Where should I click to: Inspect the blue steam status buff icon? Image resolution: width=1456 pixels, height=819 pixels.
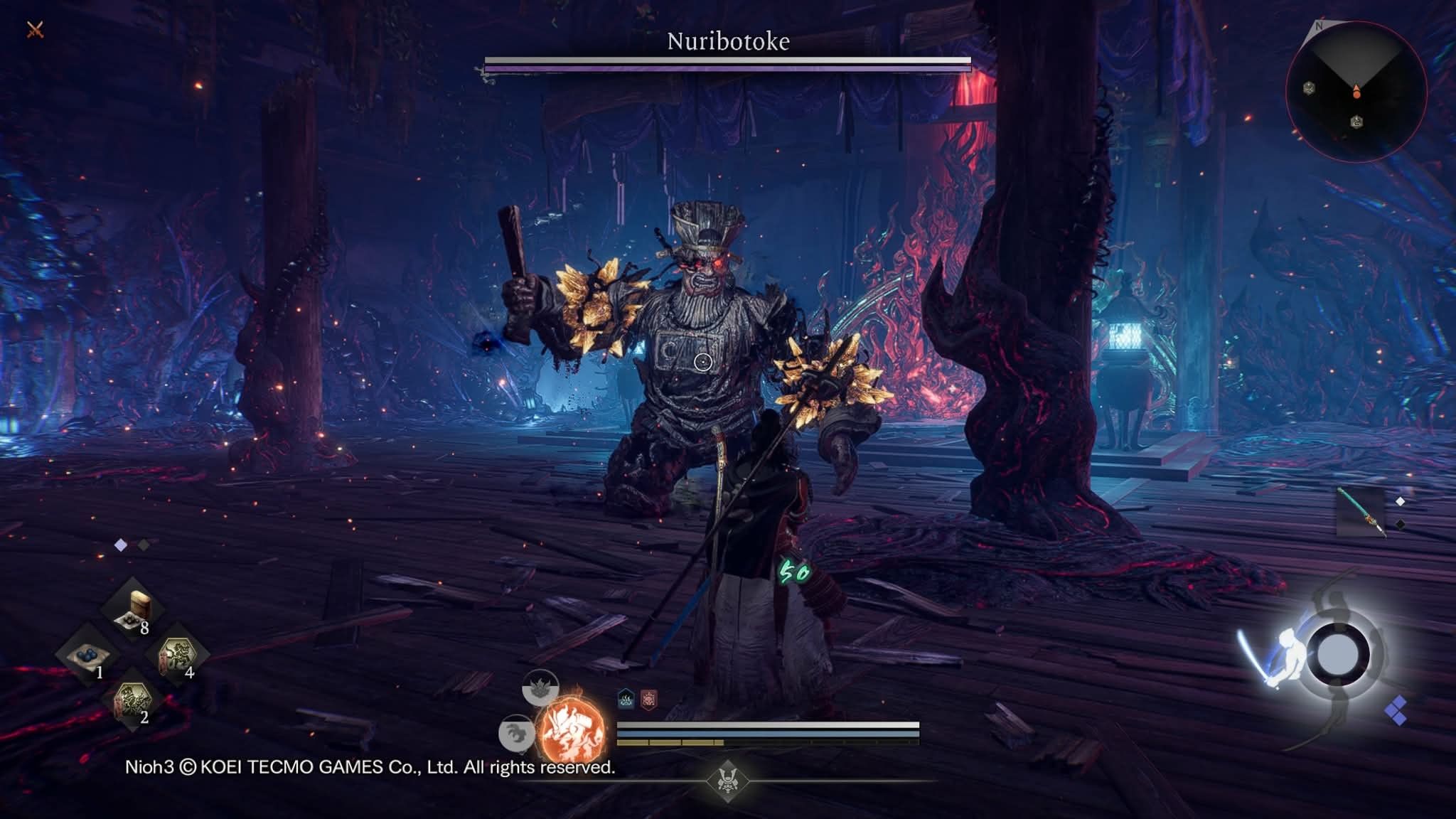(x=626, y=700)
